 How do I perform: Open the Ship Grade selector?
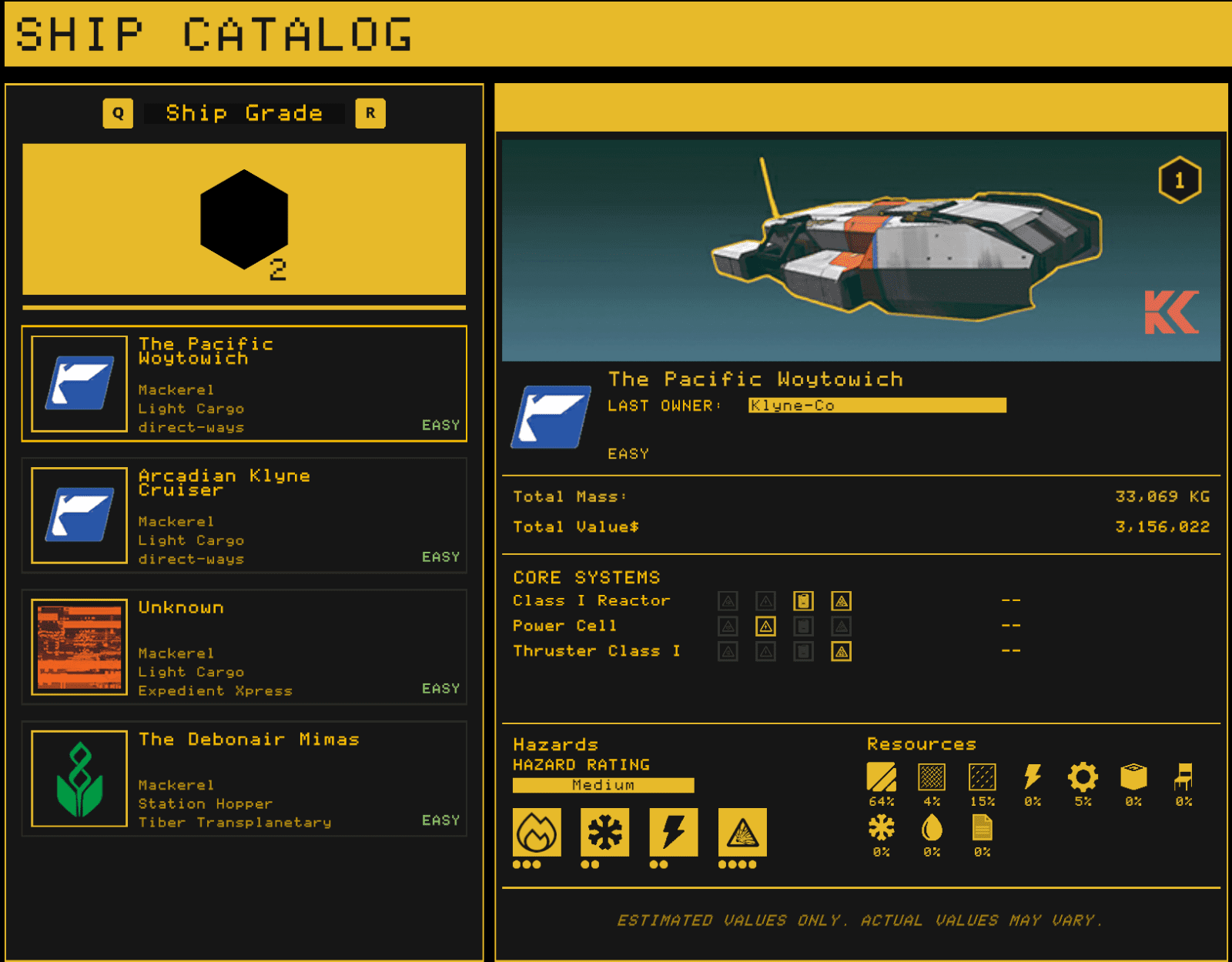244,113
